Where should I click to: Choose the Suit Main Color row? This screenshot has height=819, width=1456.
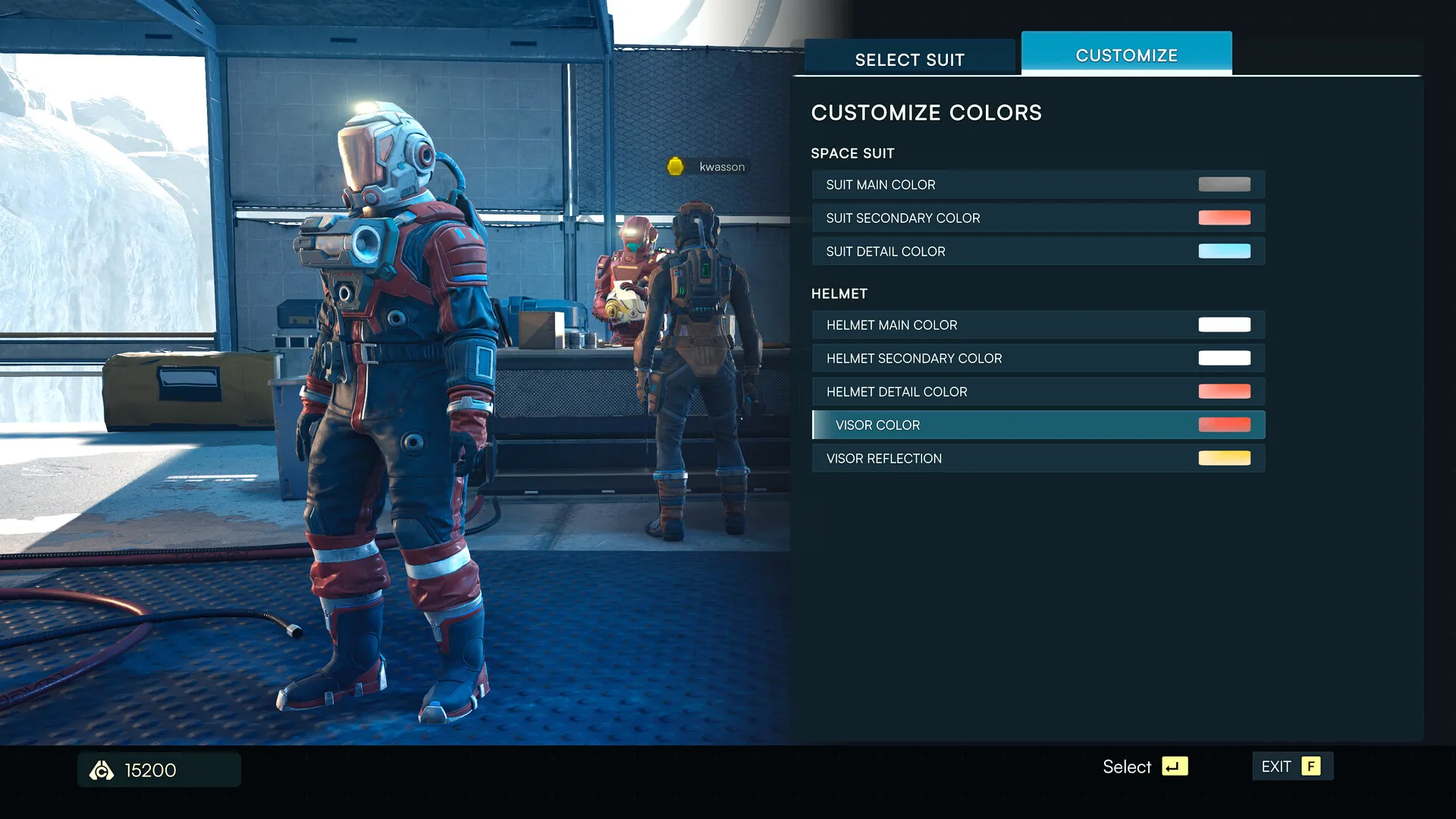point(1037,185)
